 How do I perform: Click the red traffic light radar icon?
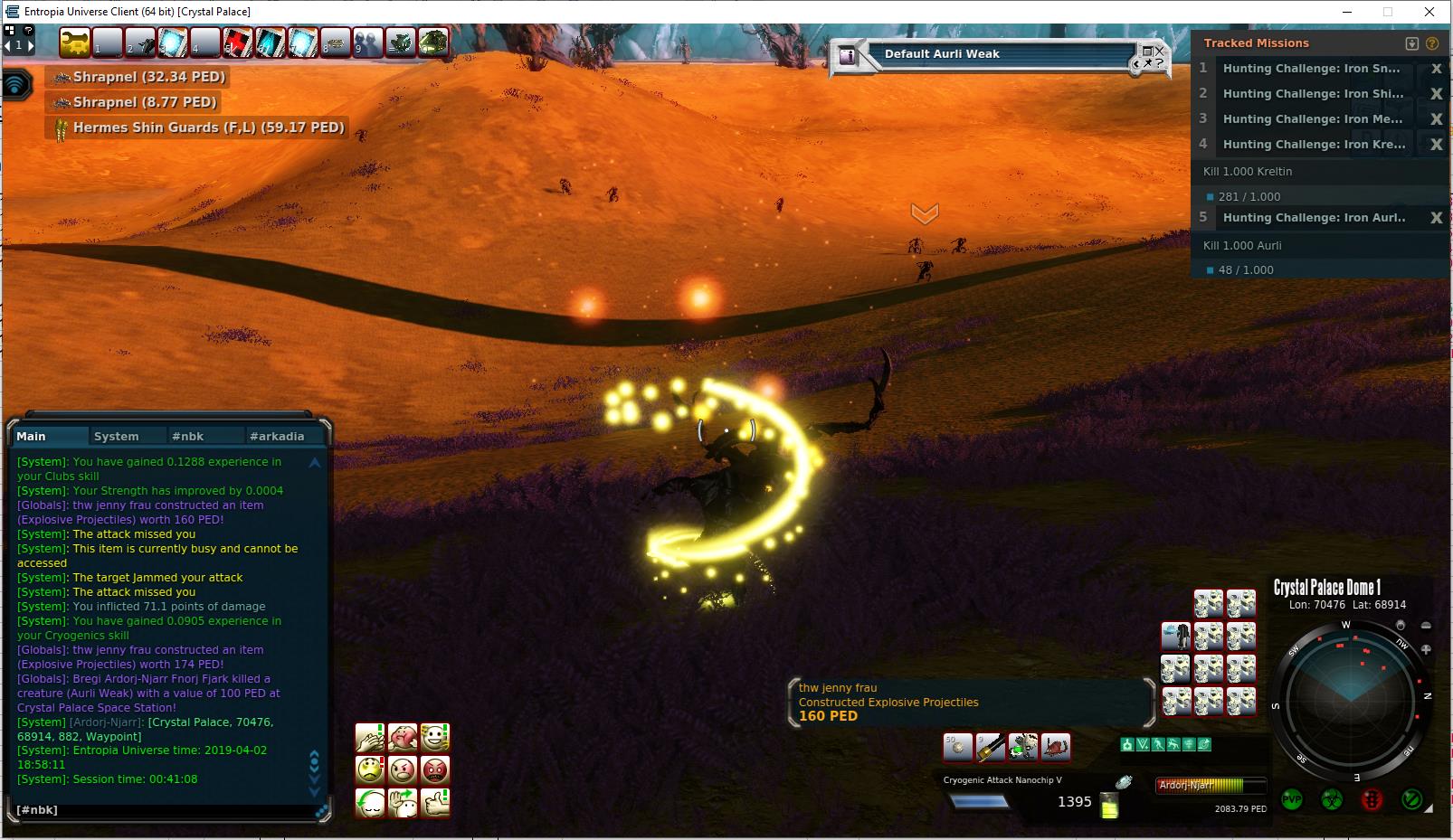(x=1372, y=799)
